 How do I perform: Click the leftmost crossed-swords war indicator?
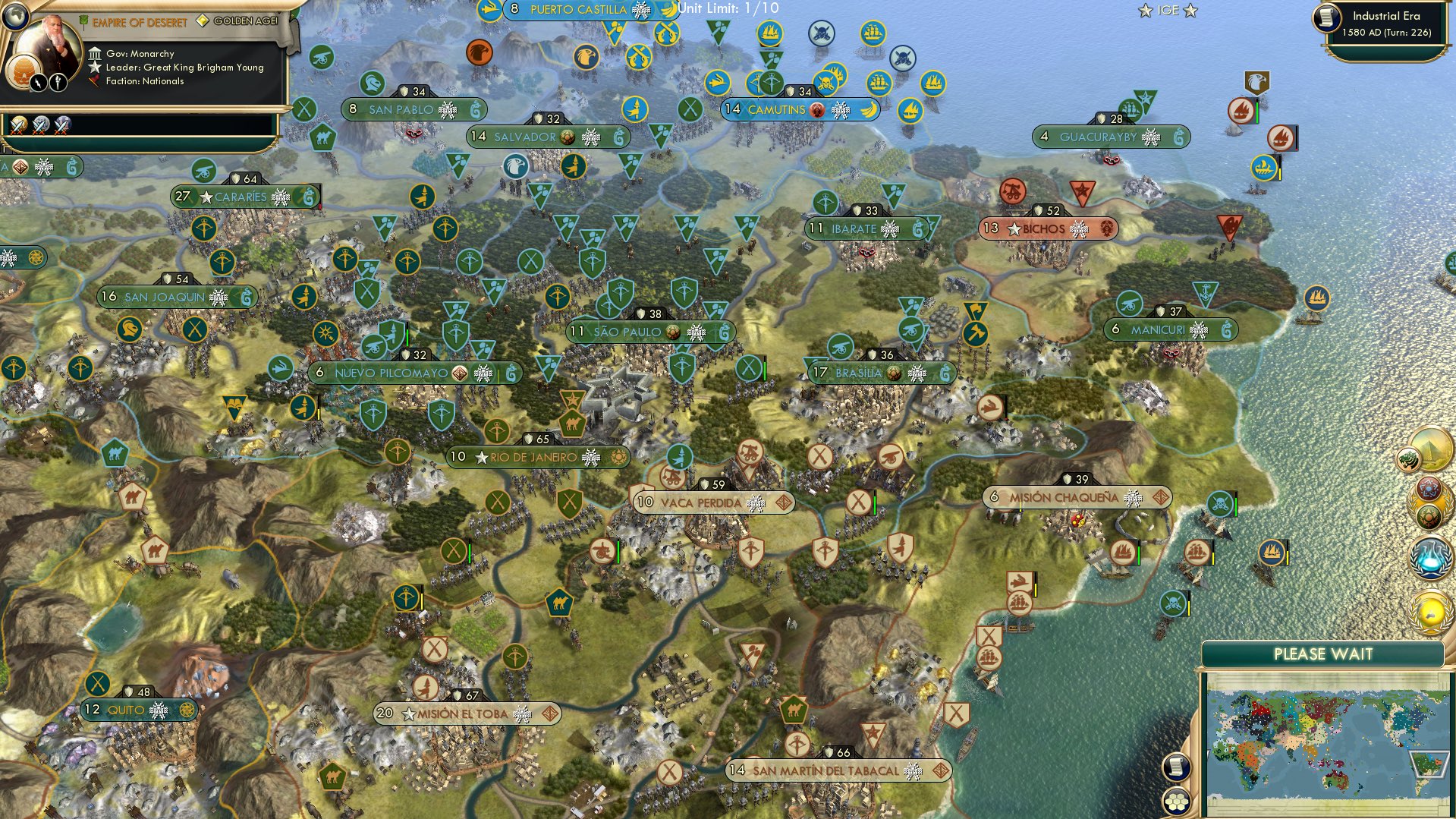pos(20,126)
